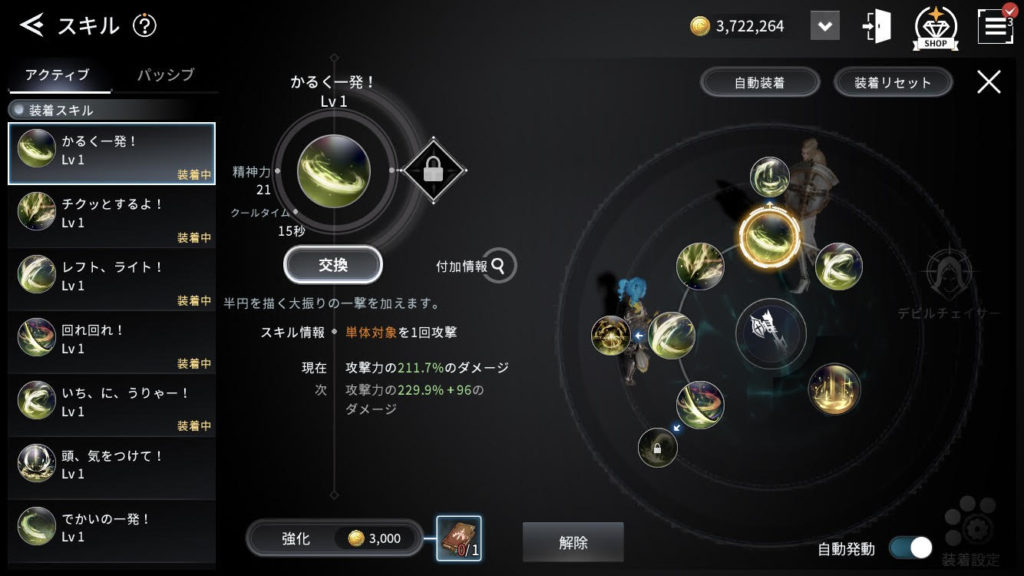The width and height of the screenshot is (1024, 576).
Task: Select いち、に、うりゃー! skill row
Action: [111, 405]
